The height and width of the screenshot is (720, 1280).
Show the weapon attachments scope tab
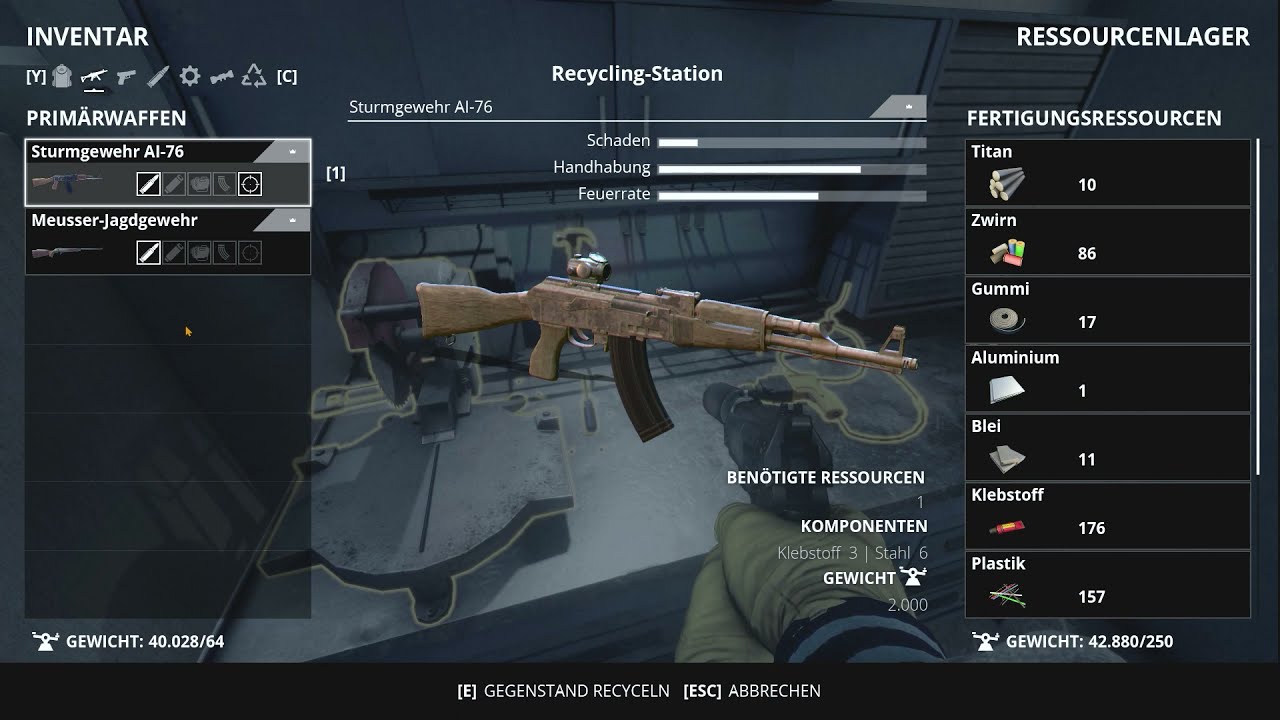pyautogui.click(x=222, y=76)
